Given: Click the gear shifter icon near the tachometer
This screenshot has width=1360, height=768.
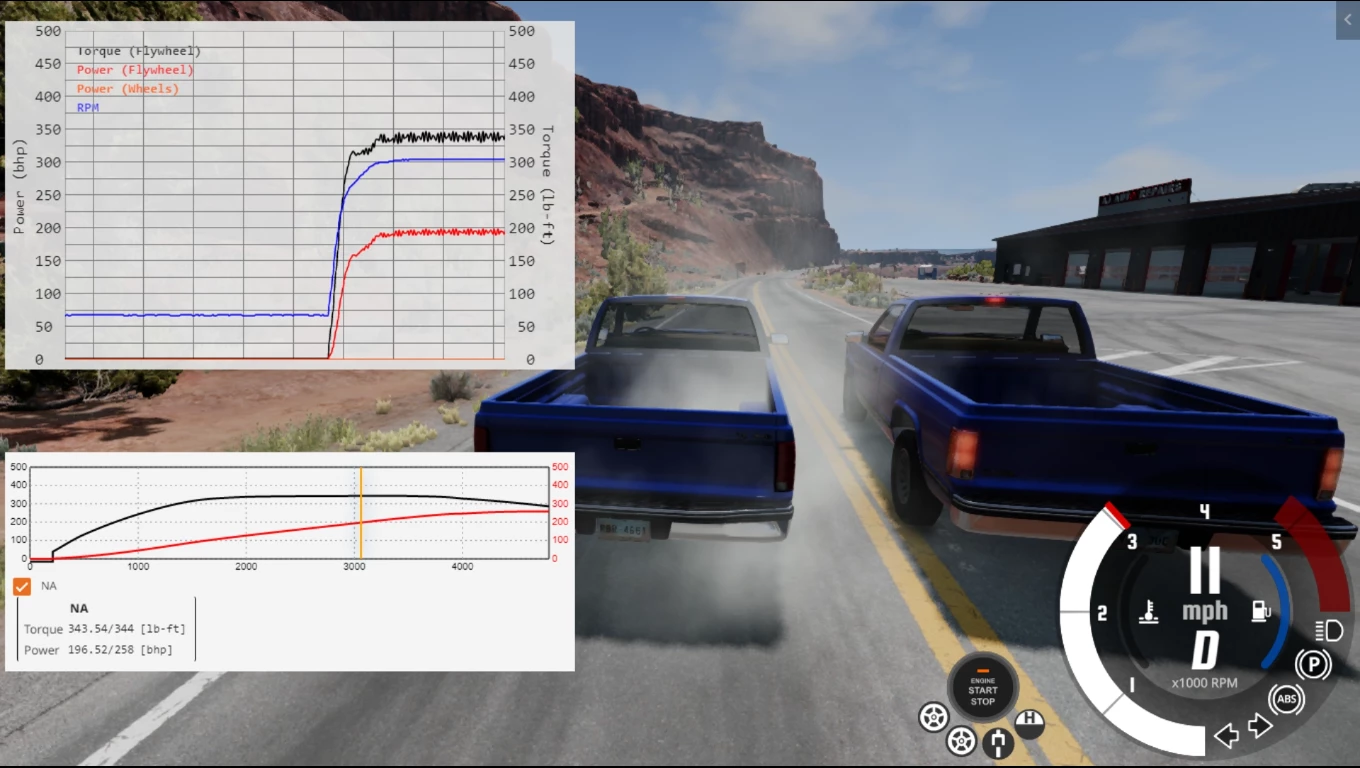Looking at the screenshot, I should point(997,743).
